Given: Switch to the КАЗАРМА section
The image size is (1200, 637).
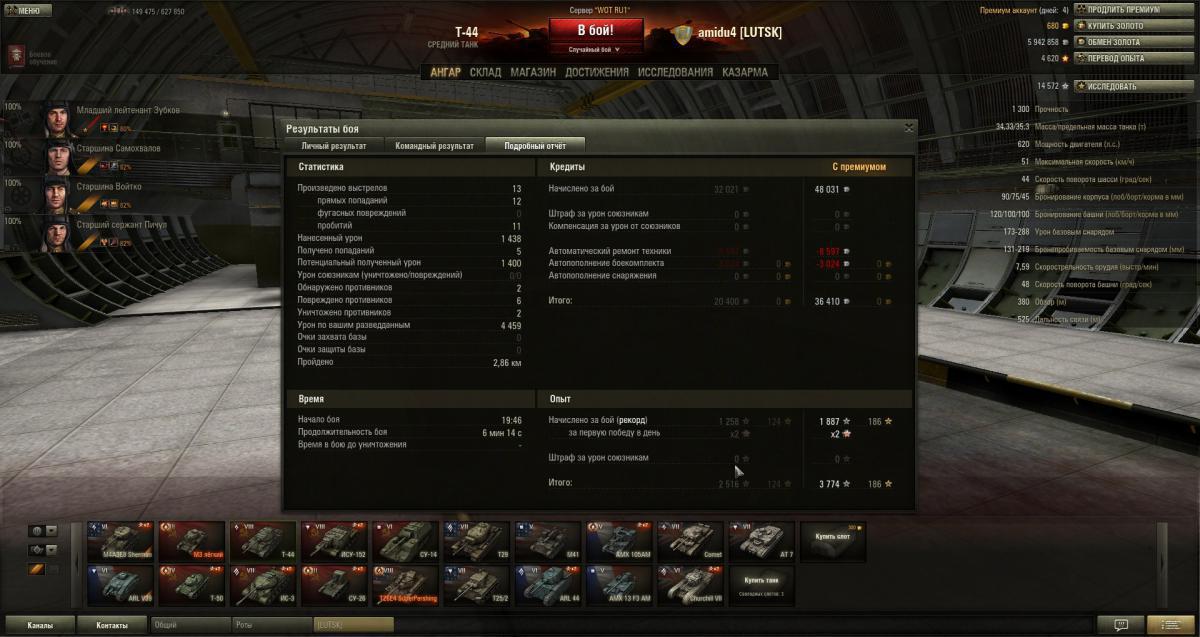Looking at the screenshot, I should click(x=744, y=72).
